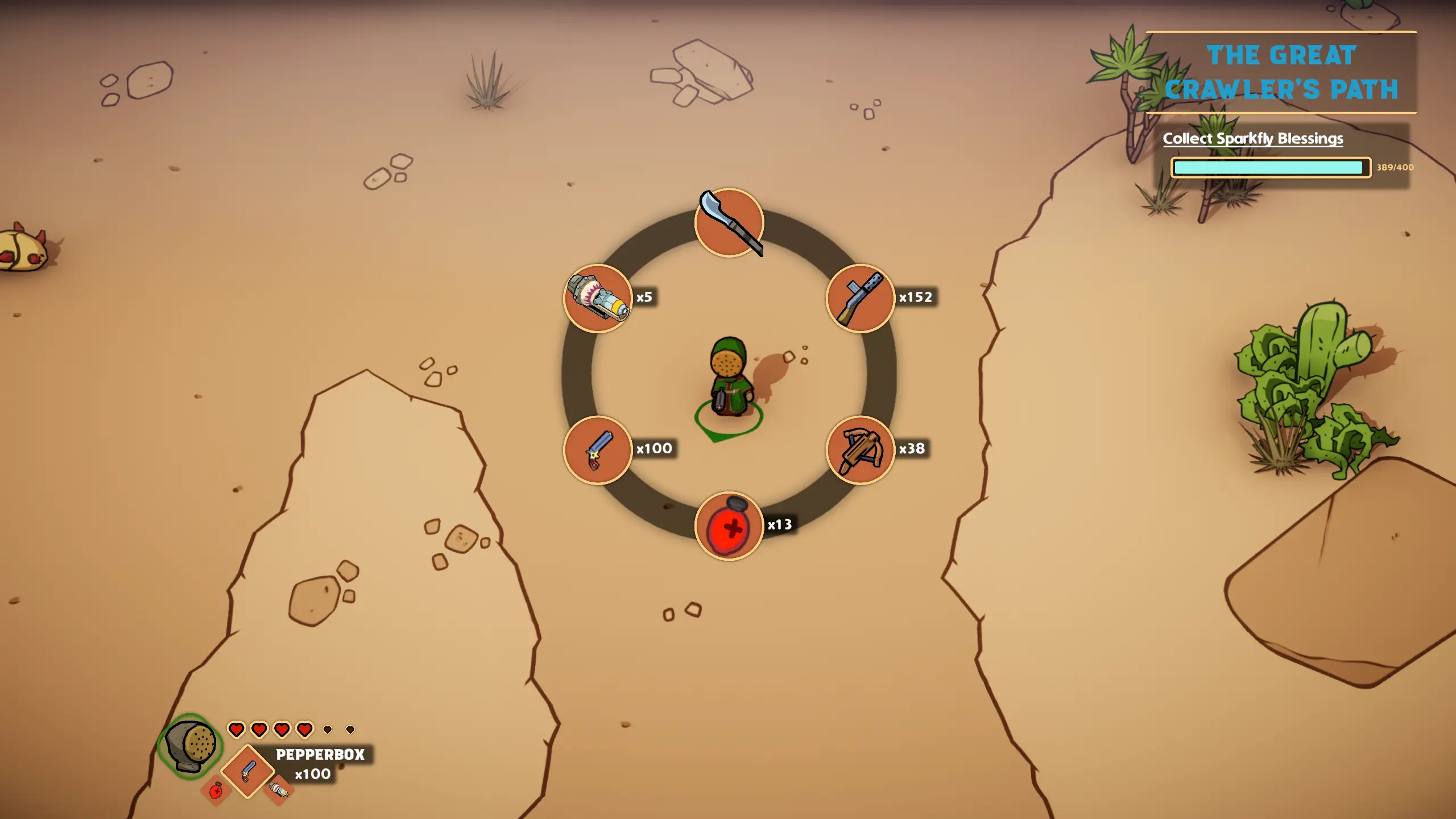
Task: Click the Collect Sparkfly Blessings objective
Action: (1252, 139)
